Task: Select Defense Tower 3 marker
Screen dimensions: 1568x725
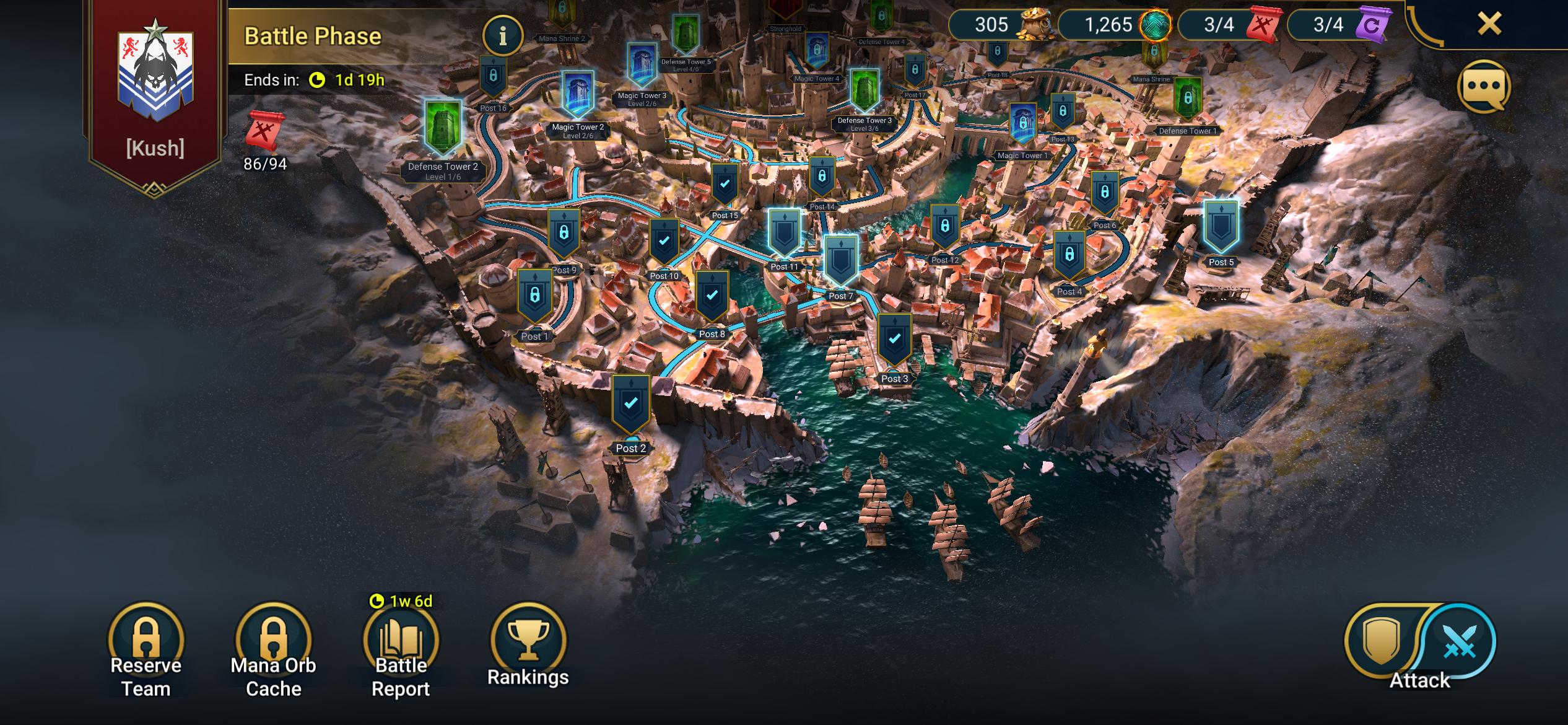Action: tap(865, 92)
